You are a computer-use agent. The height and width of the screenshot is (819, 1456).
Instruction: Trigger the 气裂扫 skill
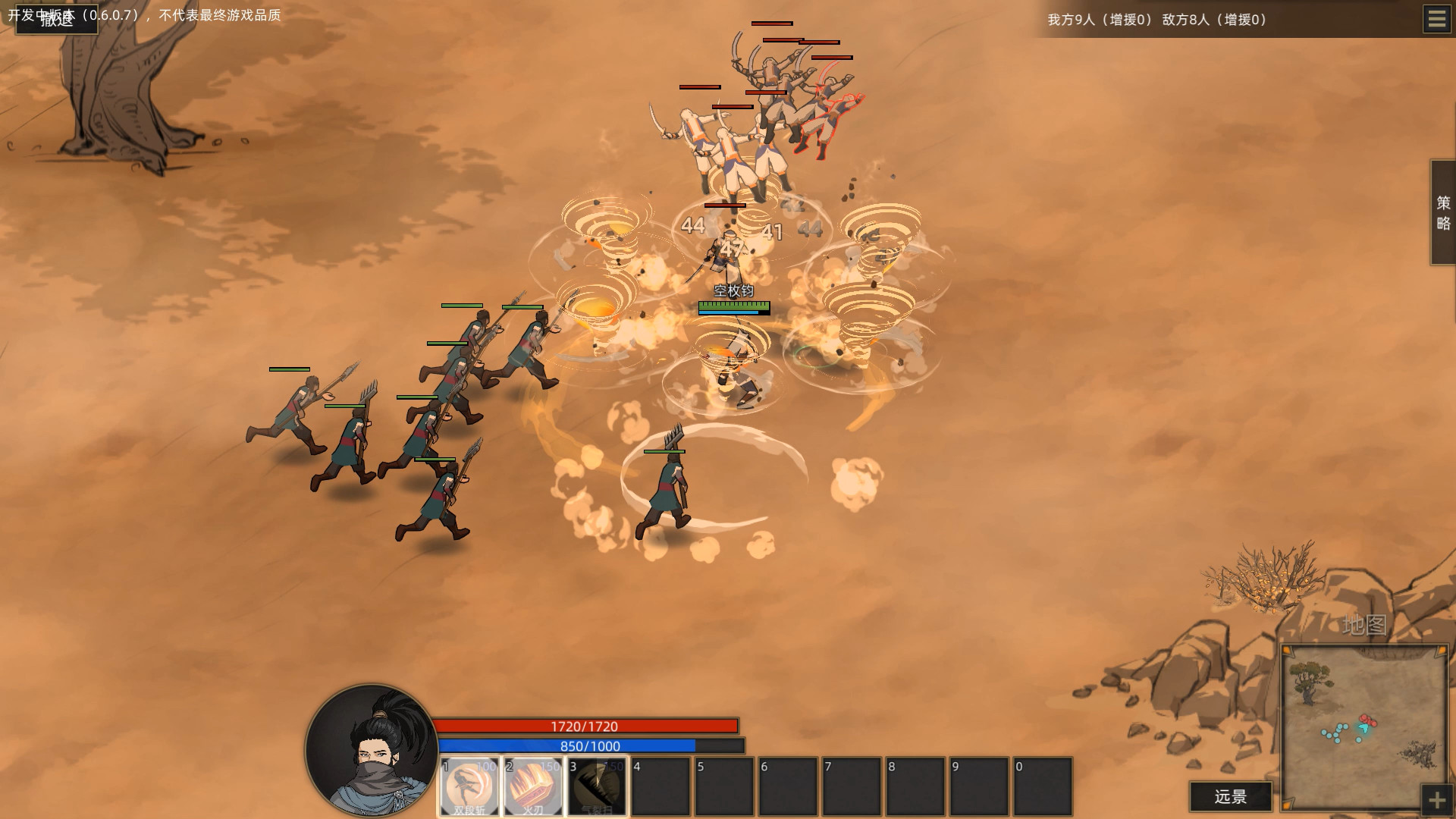click(x=596, y=786)
